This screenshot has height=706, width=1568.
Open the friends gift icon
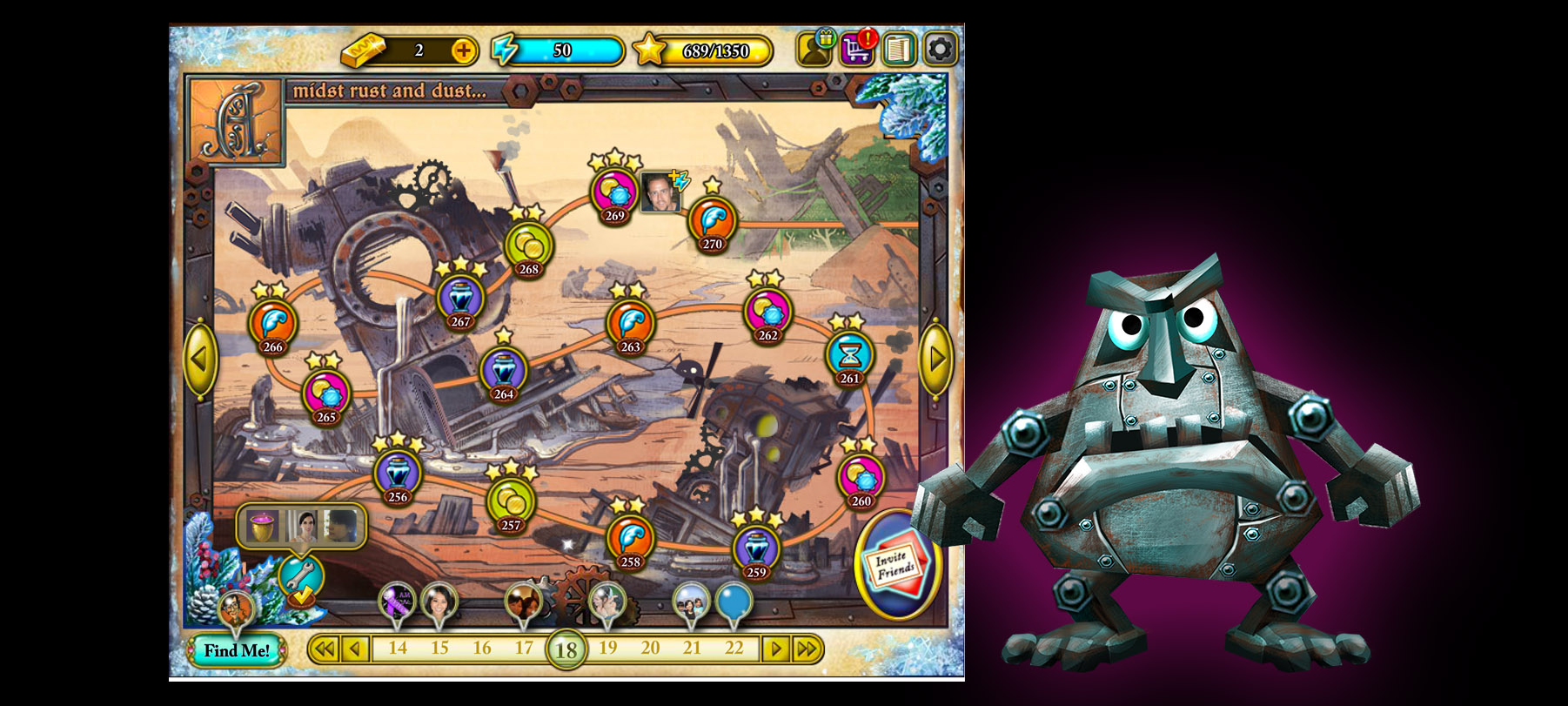[x=815, y=50]
